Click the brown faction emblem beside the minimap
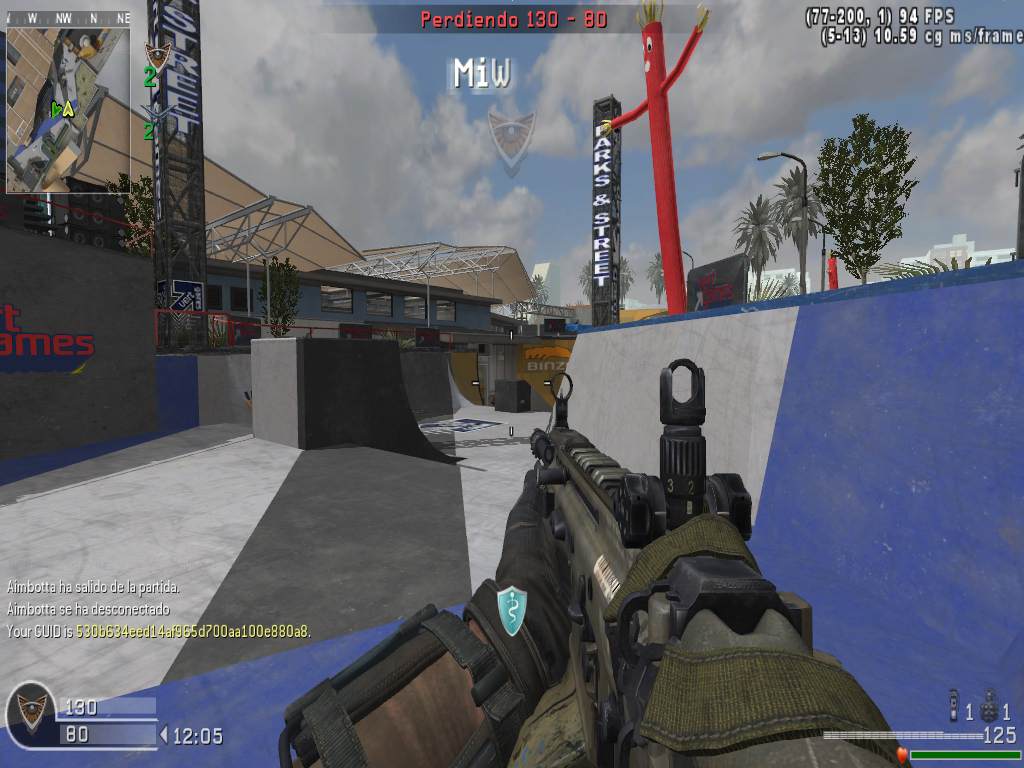This screenshot has width=1024, height=768. tap(158, 54)
